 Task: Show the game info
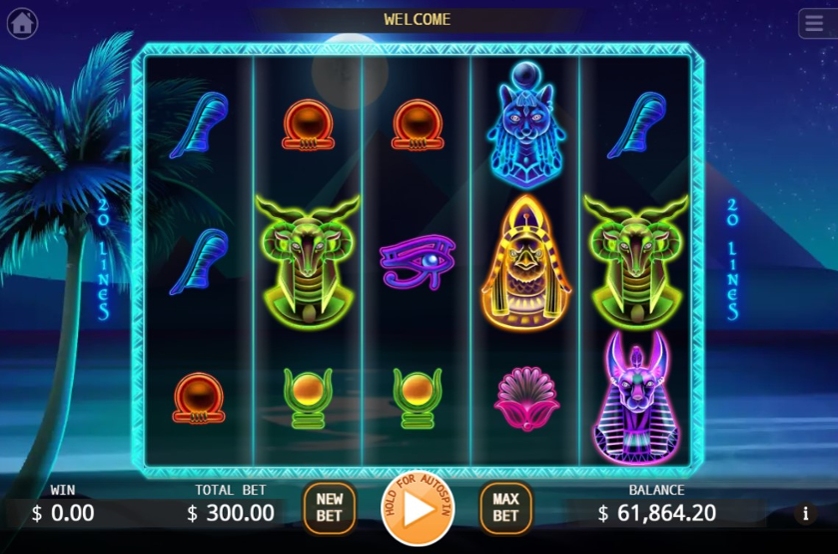coord(806,514)
